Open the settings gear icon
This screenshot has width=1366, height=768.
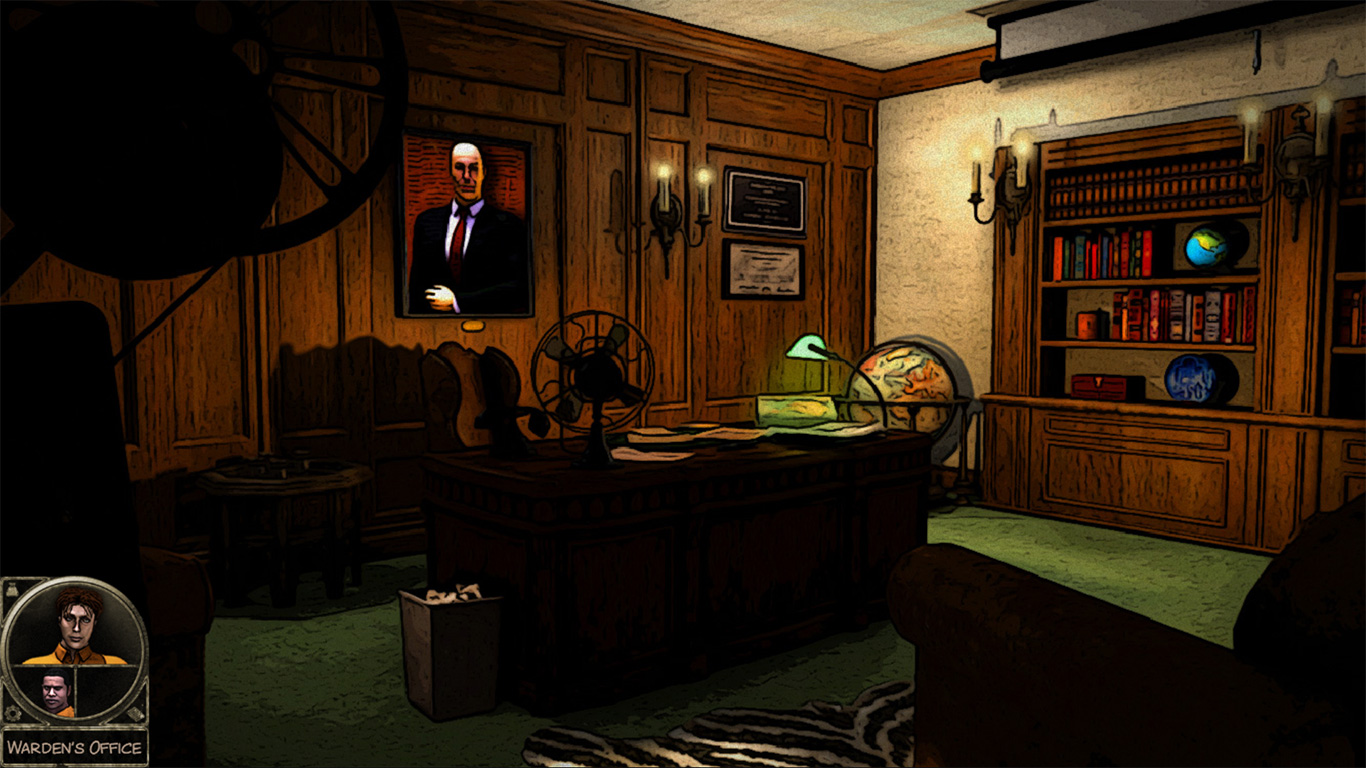pyautogui.click(x=12, y=713)
